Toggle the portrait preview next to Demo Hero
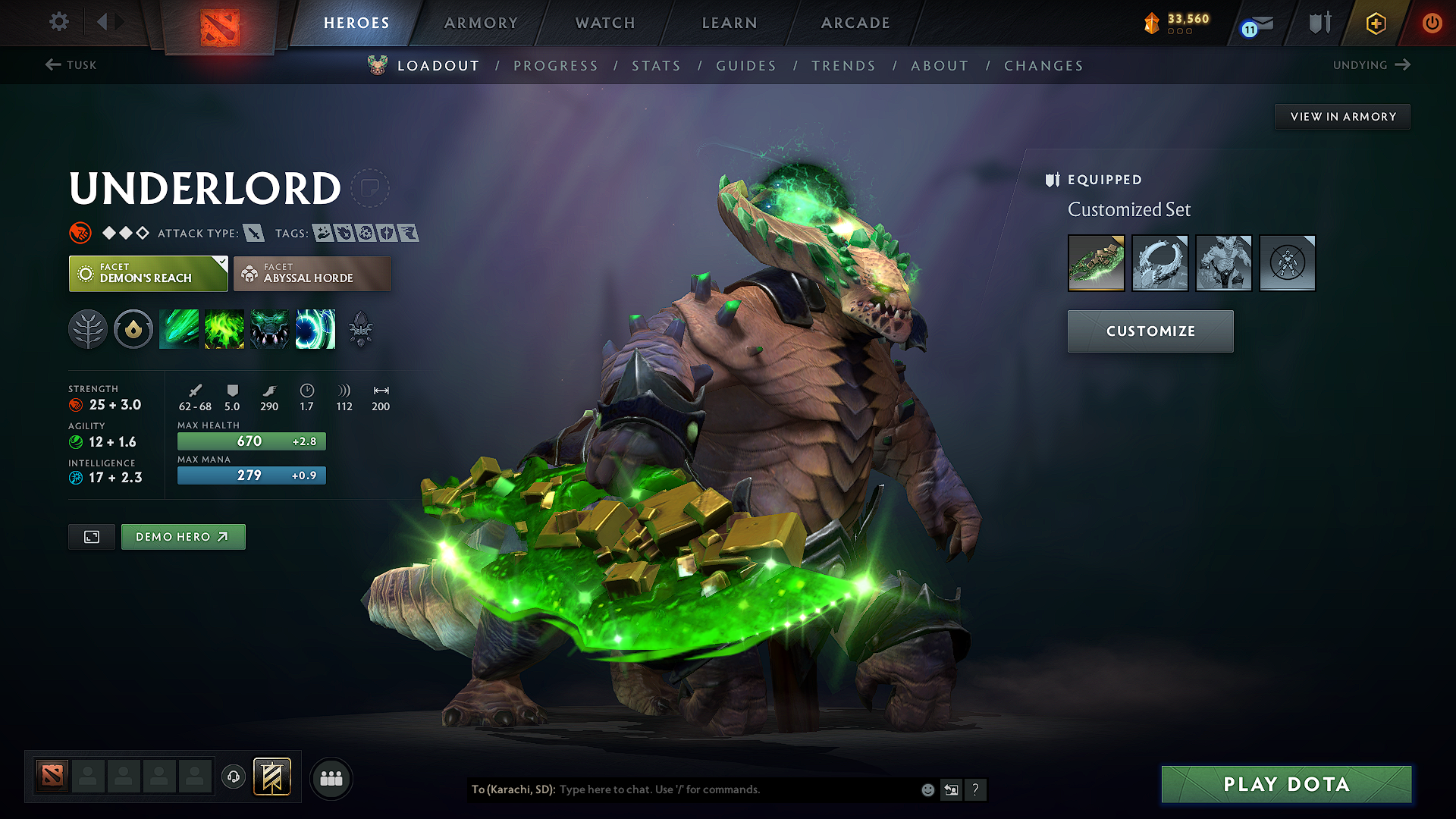 (91, 536)
